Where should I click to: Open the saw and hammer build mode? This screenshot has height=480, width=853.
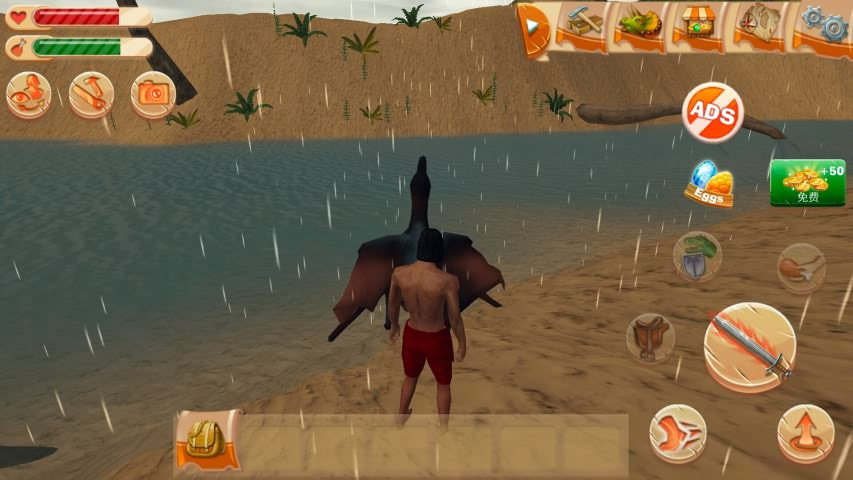(x=91, y=94)
